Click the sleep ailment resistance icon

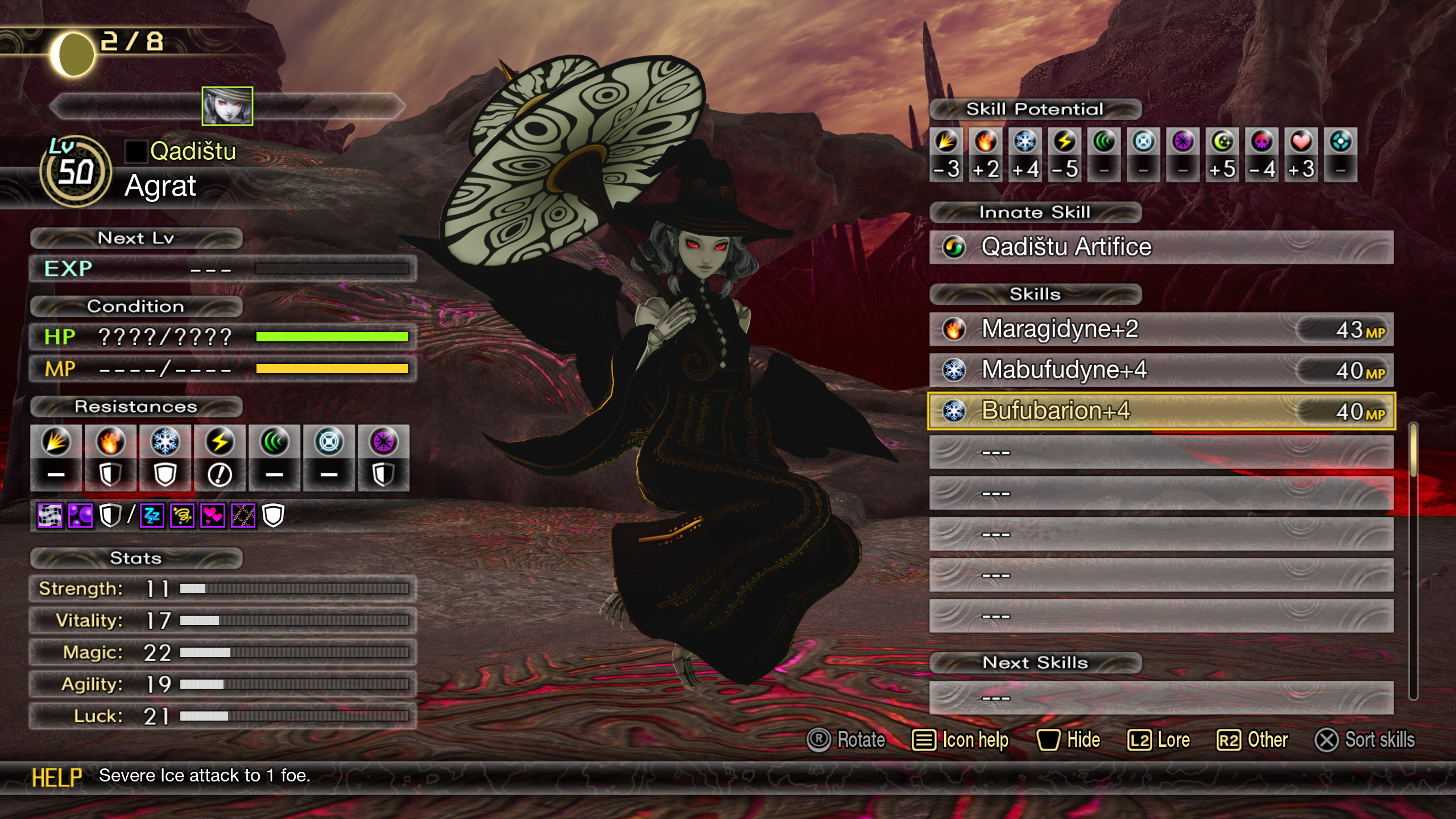(x=152, y=516)
